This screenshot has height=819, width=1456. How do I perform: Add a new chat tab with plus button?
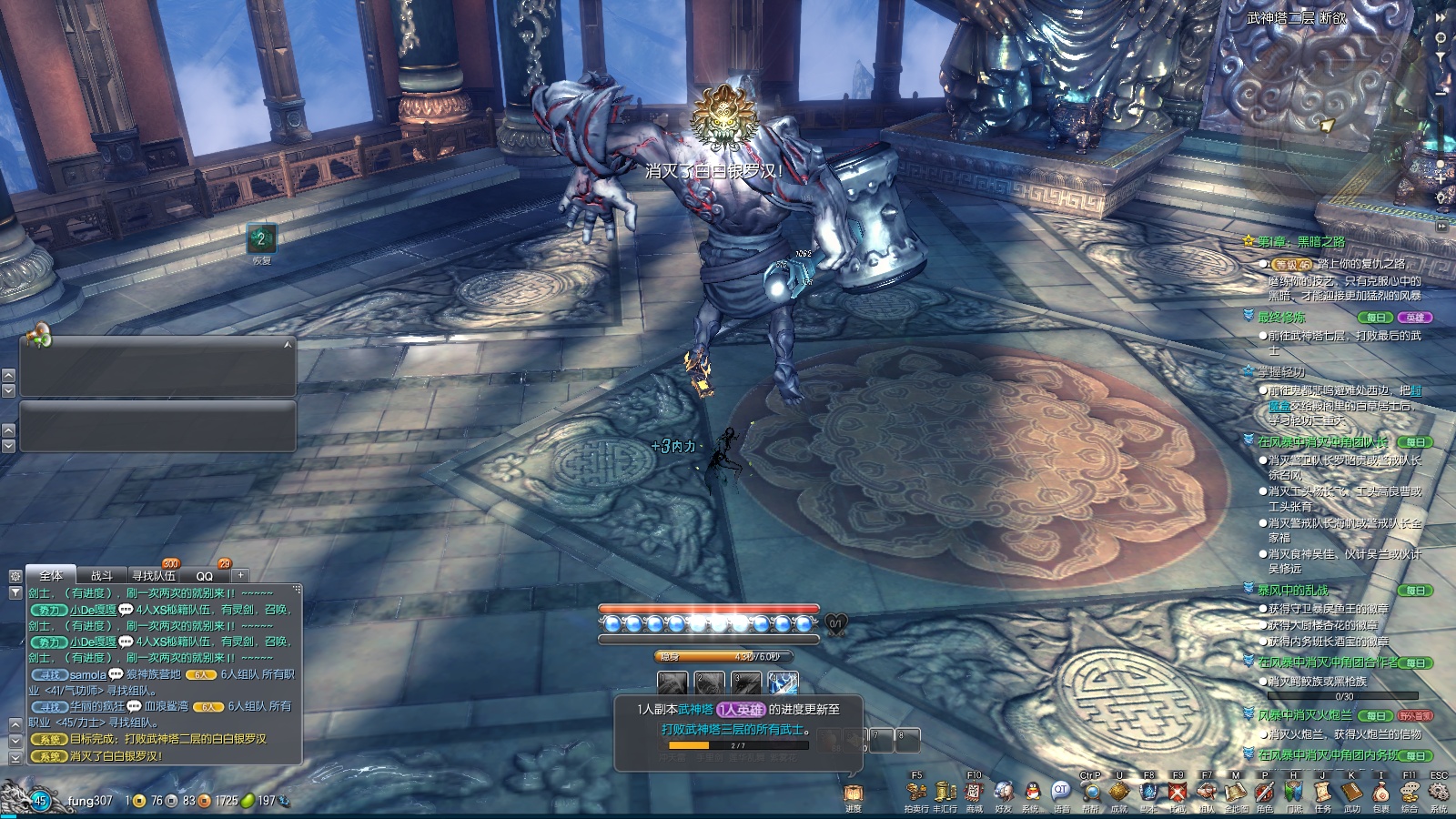coord(240,575)
